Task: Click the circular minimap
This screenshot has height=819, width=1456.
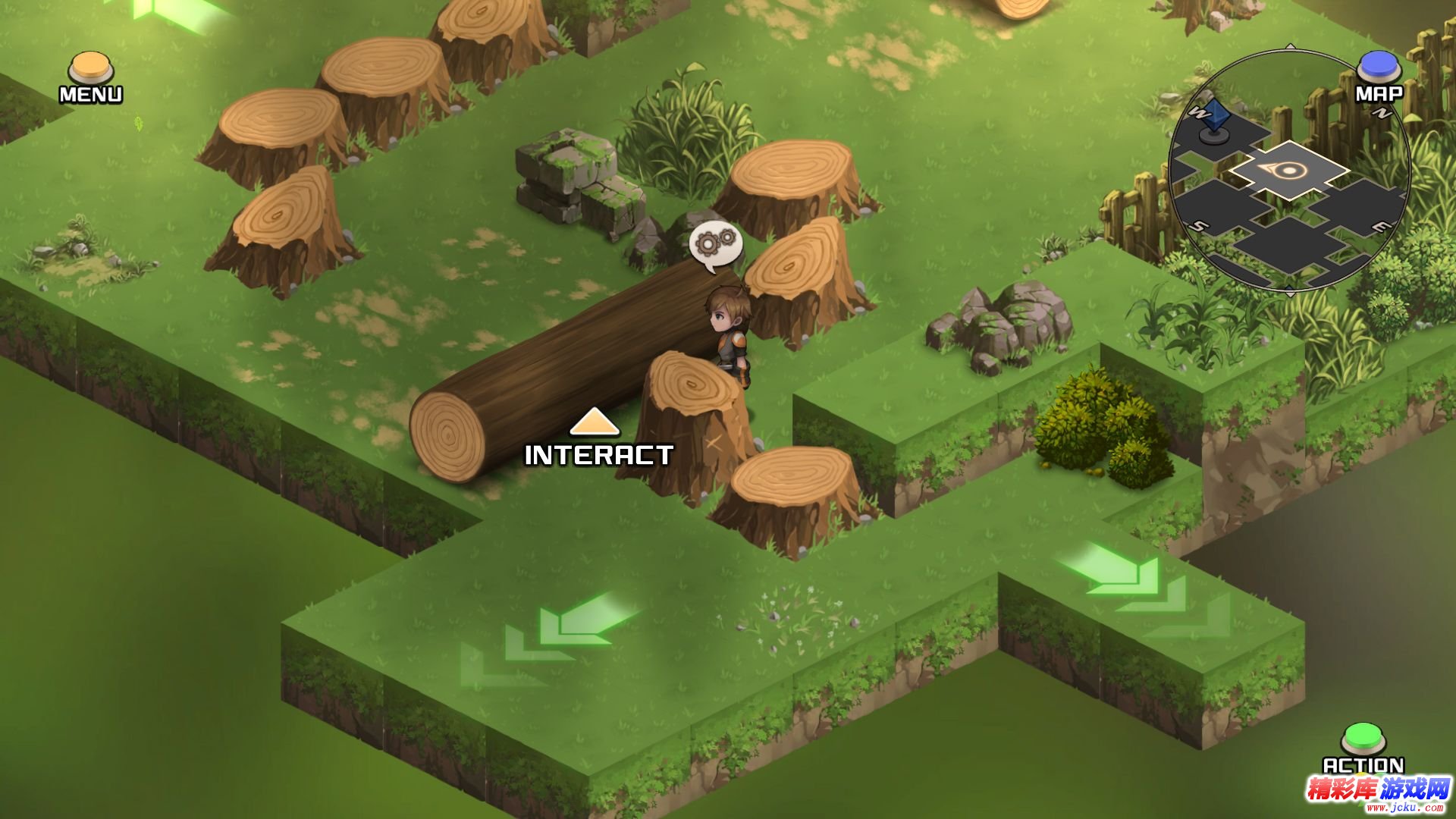Action: point(1289,171)
